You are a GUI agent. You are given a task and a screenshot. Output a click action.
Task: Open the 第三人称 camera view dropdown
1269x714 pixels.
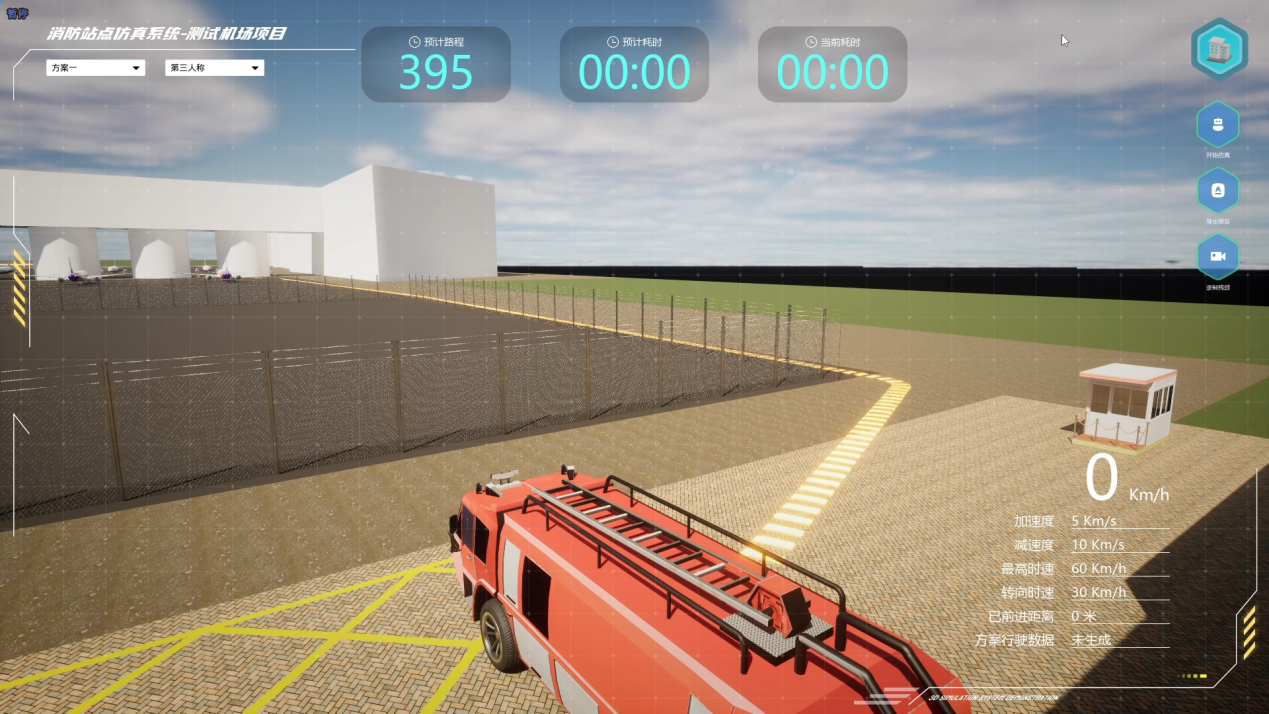214,68
